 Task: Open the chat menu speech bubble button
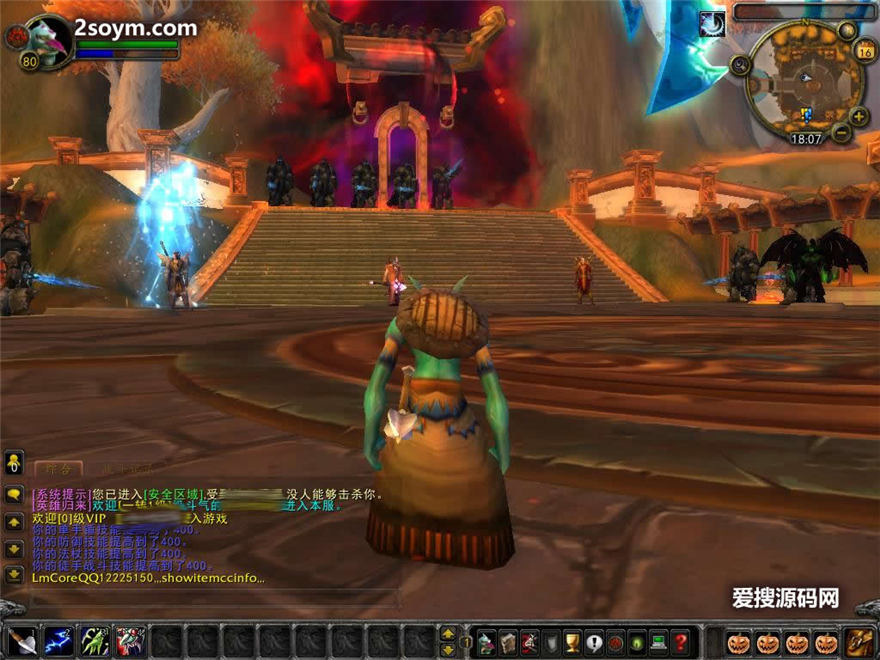[14, 494]
